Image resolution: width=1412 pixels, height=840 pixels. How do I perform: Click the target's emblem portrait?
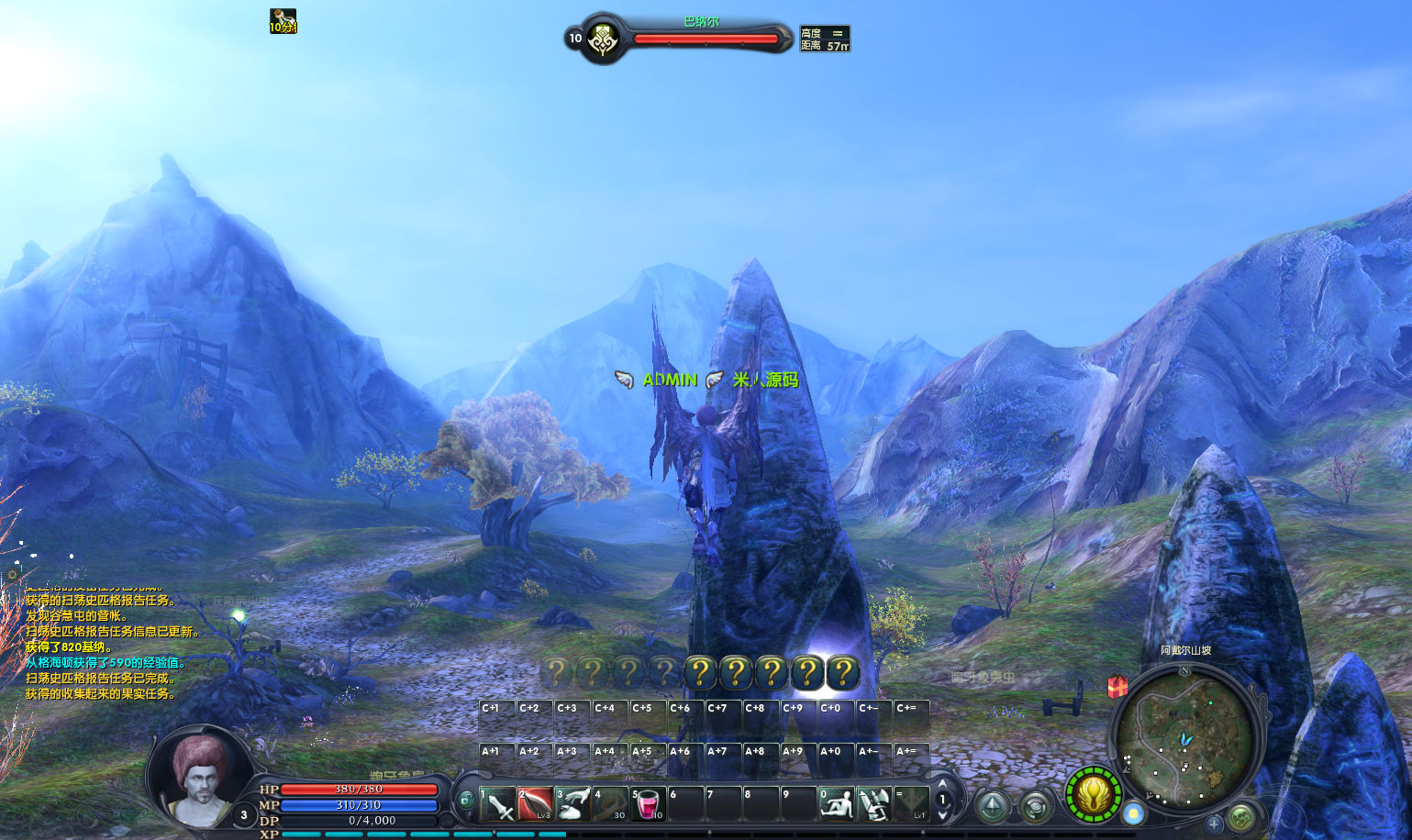603,39
